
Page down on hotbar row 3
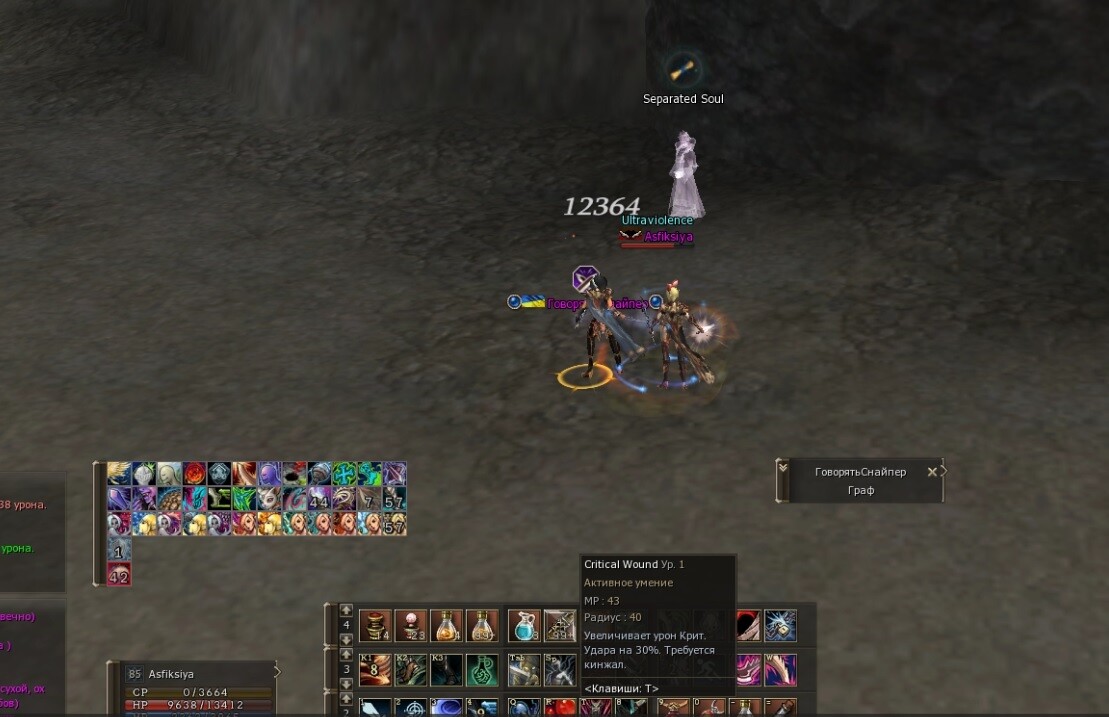pos(346,684)
